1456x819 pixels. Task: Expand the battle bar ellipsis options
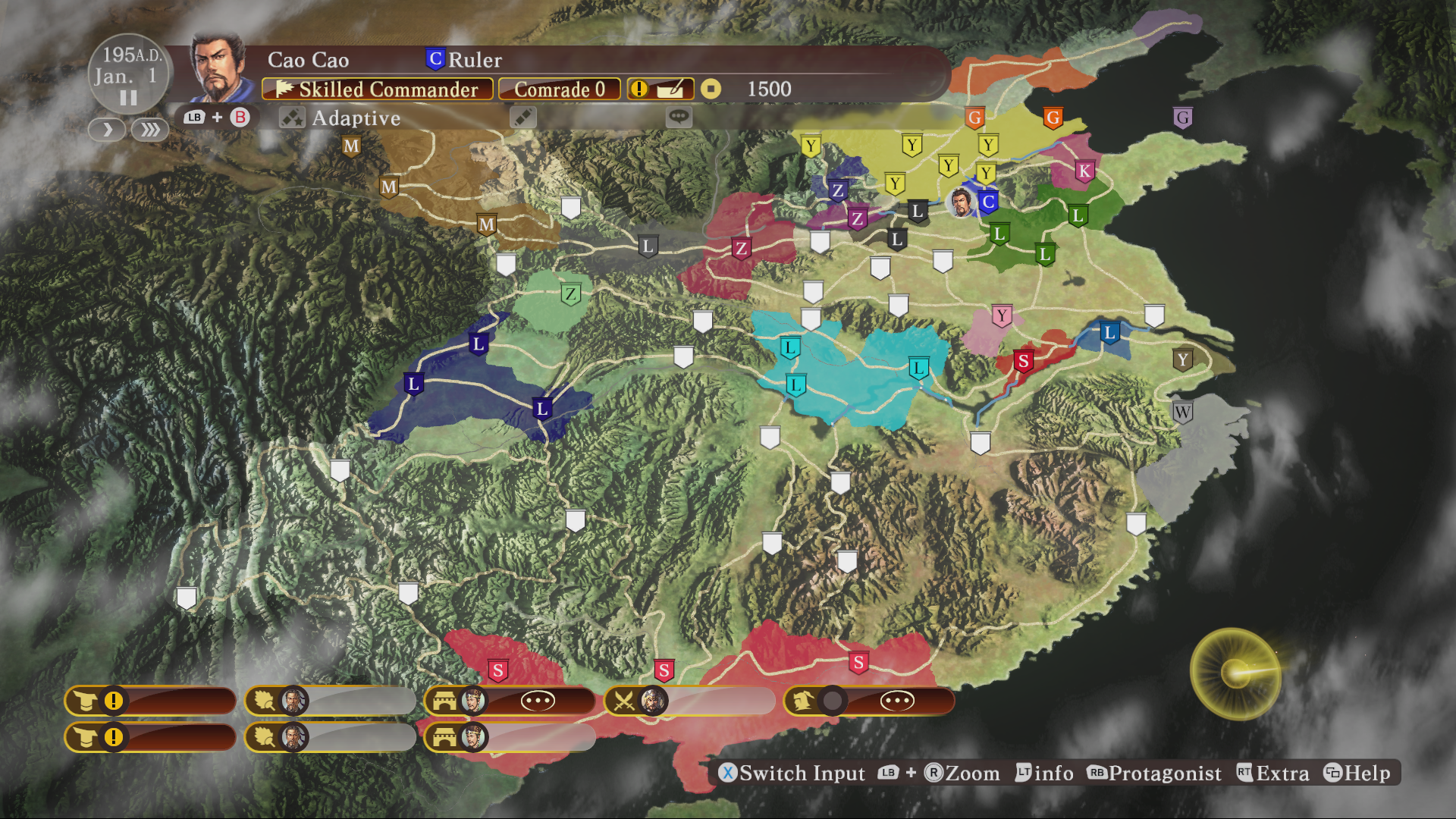[538, 701]
